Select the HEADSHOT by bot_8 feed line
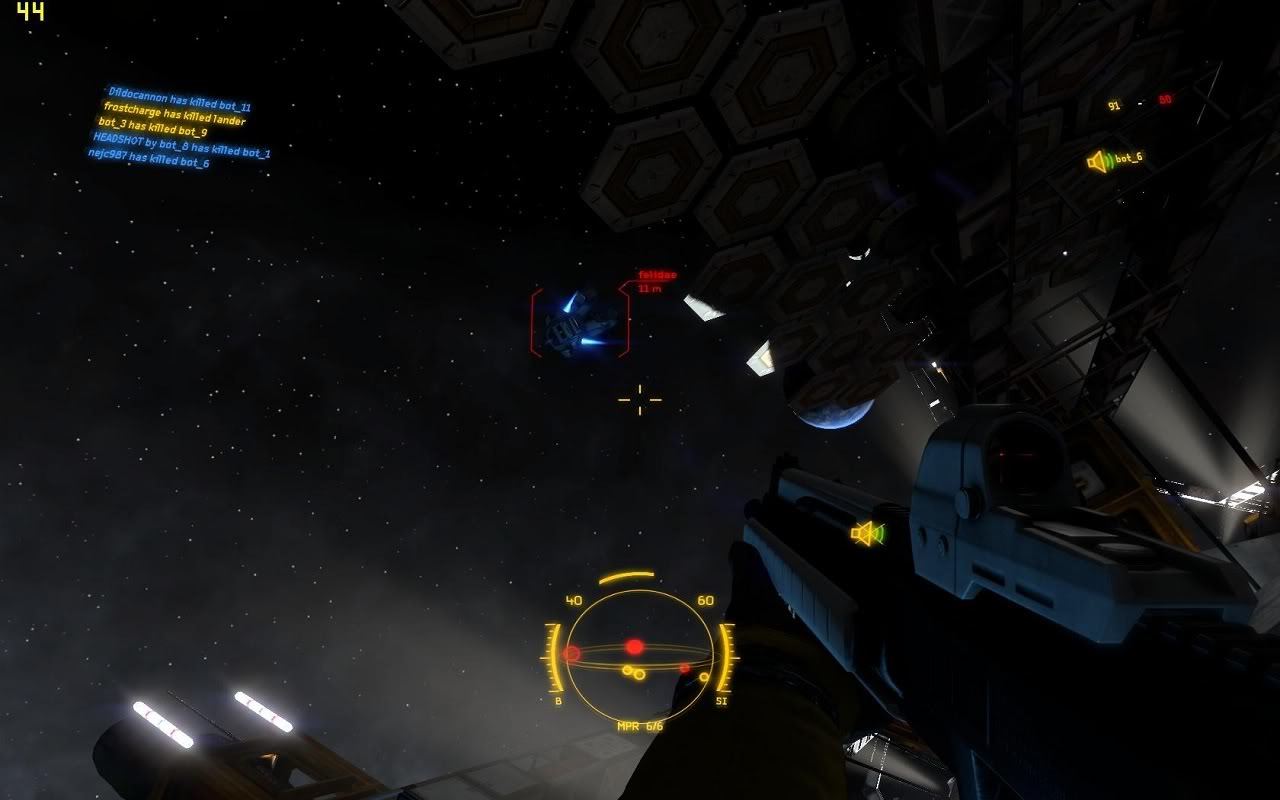Screen dimensions: 1280x800 click(x=181, y=145)
